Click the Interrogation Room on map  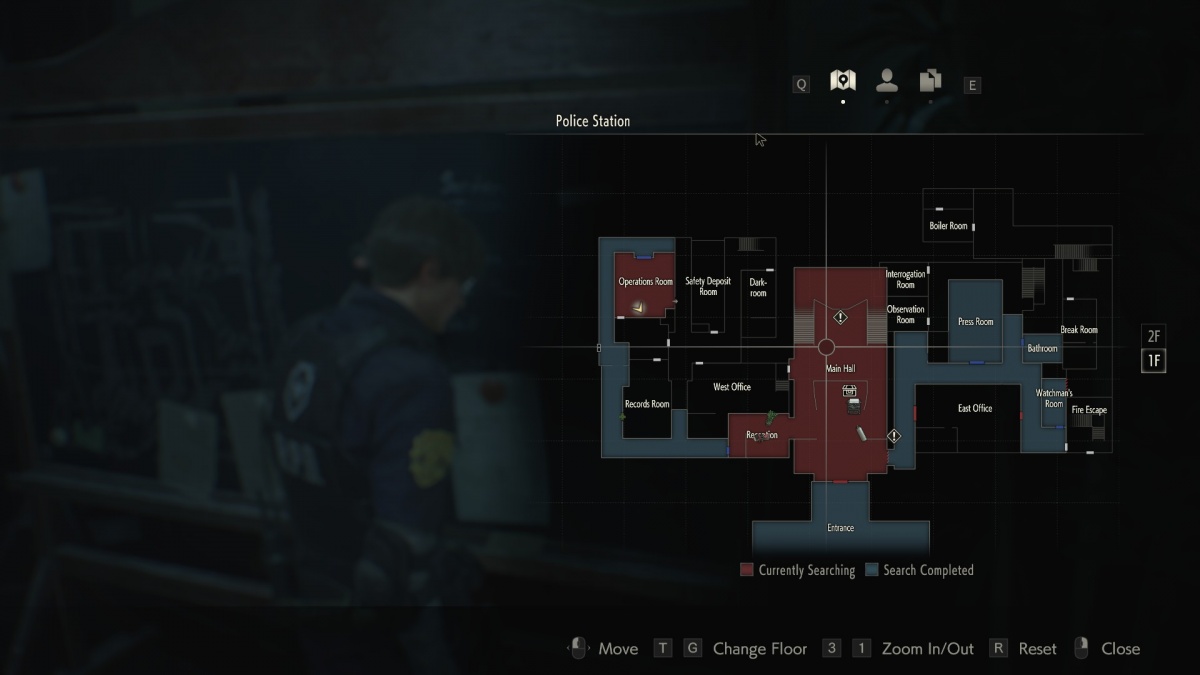pyautogui.click(x=906, y=279)
